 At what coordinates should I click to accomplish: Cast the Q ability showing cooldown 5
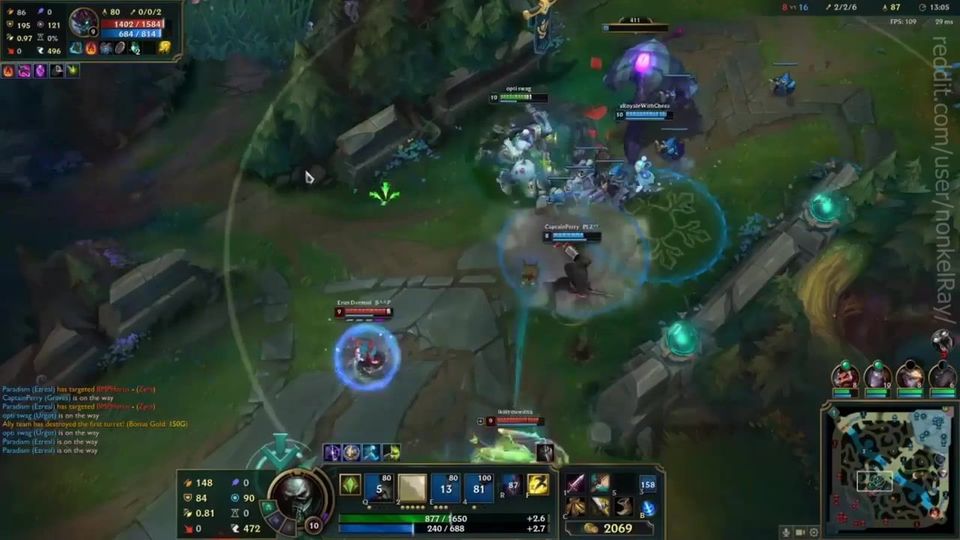point(380,487)
